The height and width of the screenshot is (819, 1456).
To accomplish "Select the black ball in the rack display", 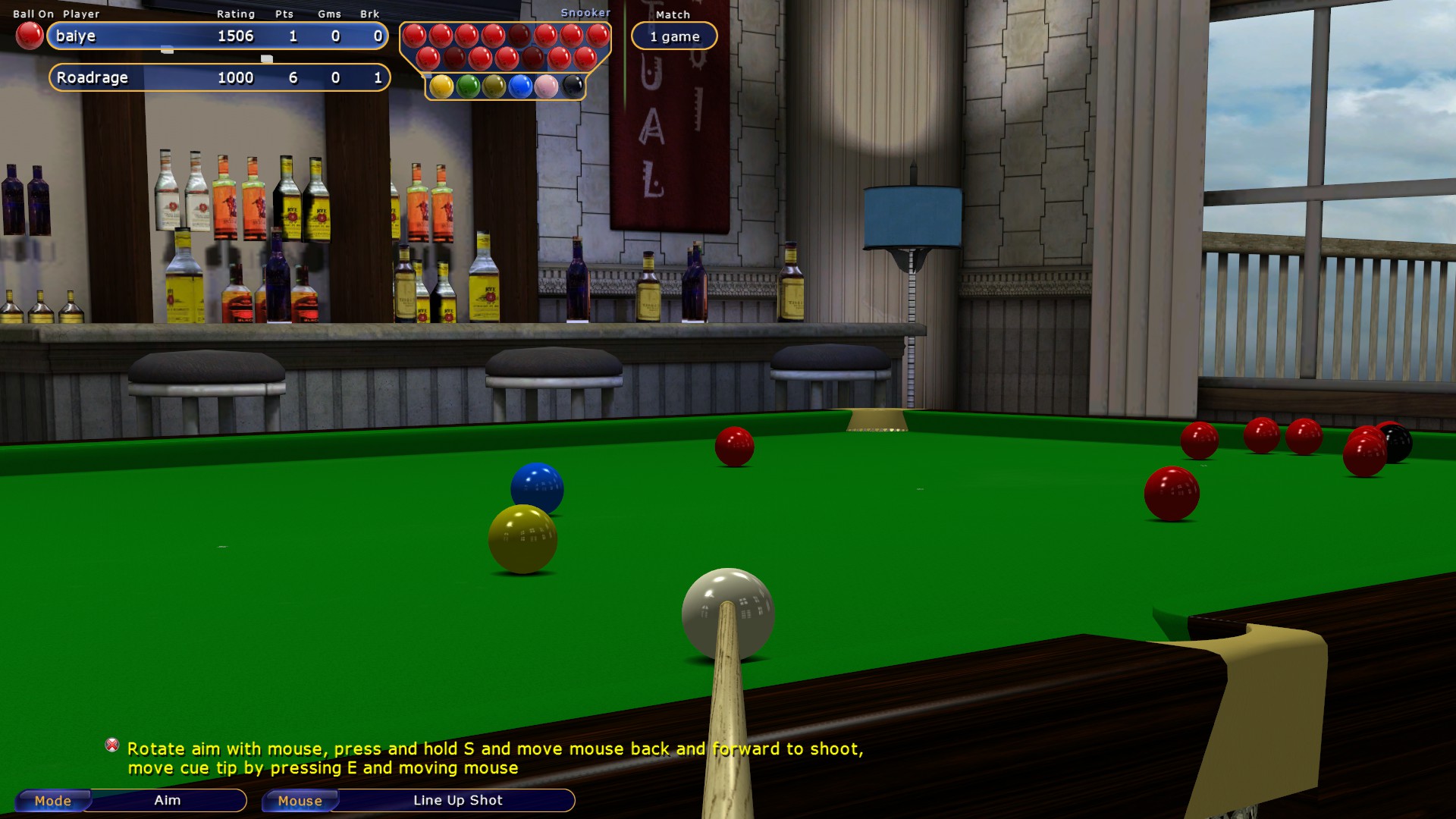I will (573, 87).
